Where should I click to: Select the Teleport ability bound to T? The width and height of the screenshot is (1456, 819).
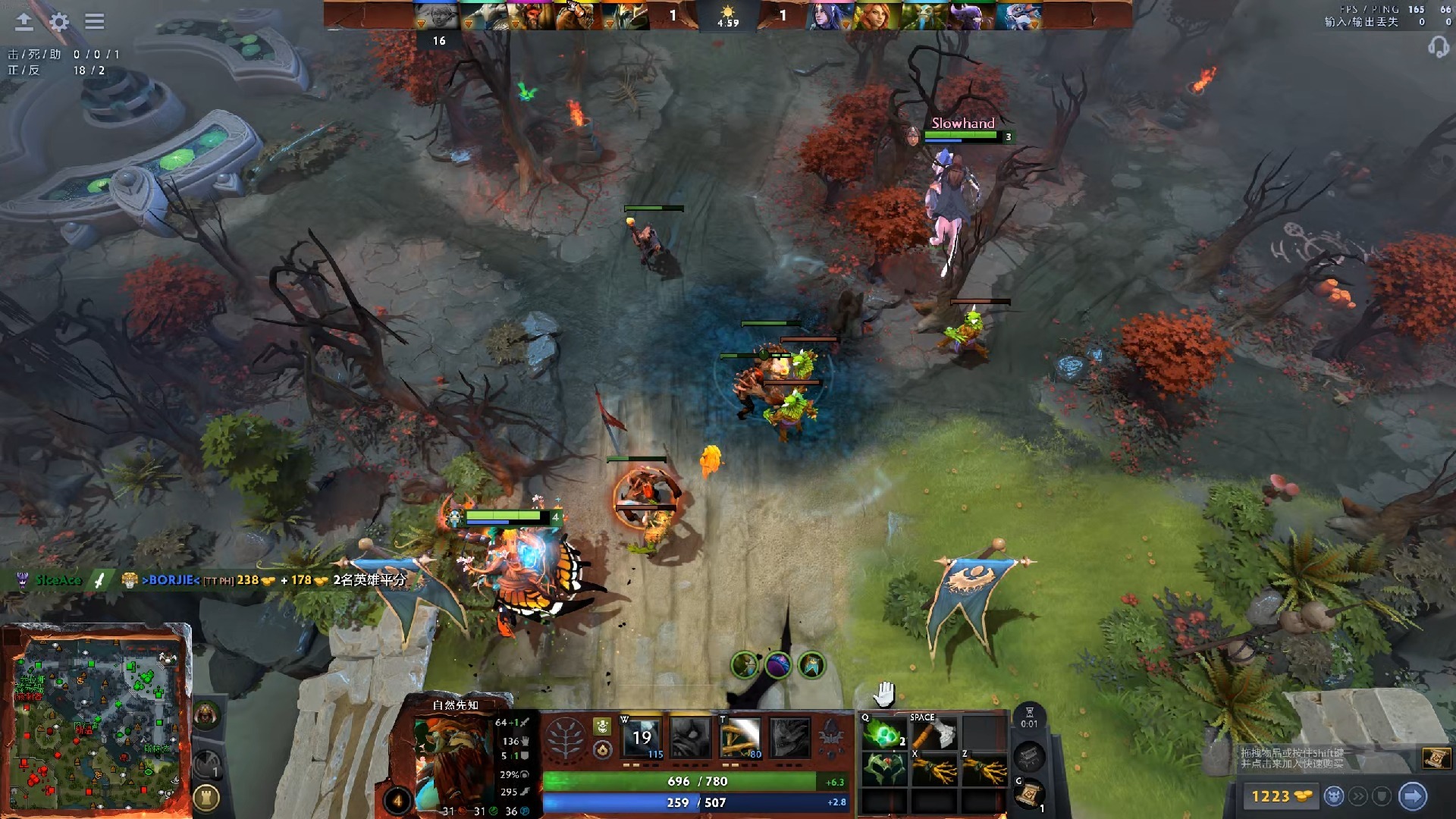click(740, 738)
